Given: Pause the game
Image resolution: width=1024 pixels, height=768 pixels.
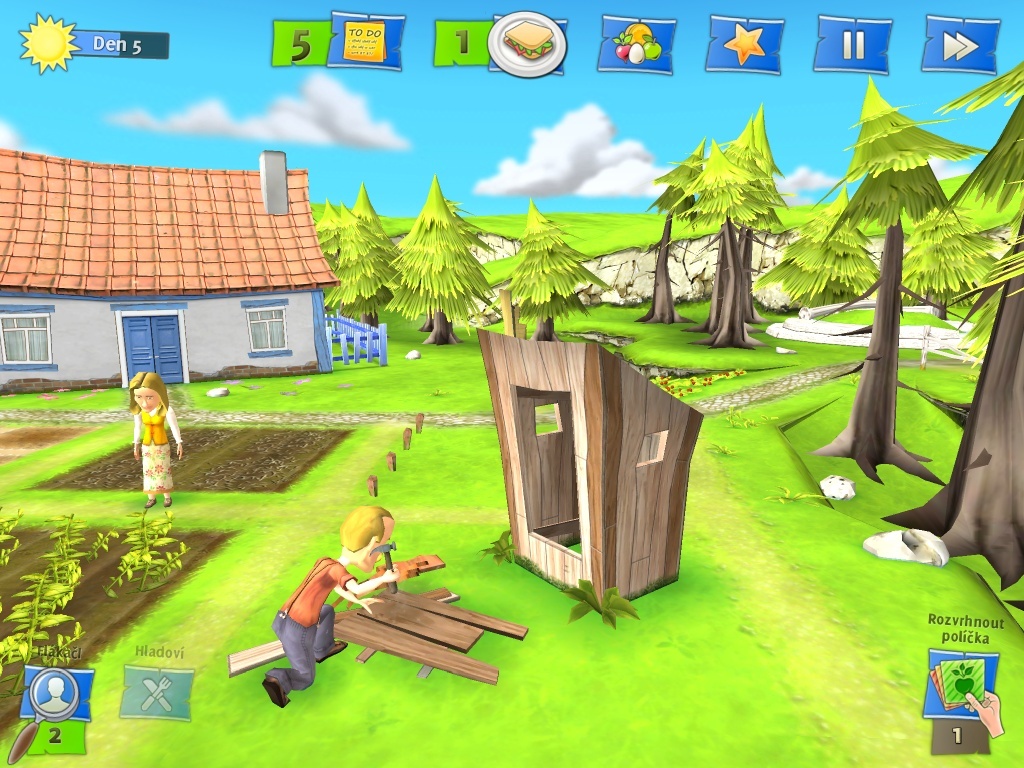Looking at the screenshot, I should click(852, 45).
